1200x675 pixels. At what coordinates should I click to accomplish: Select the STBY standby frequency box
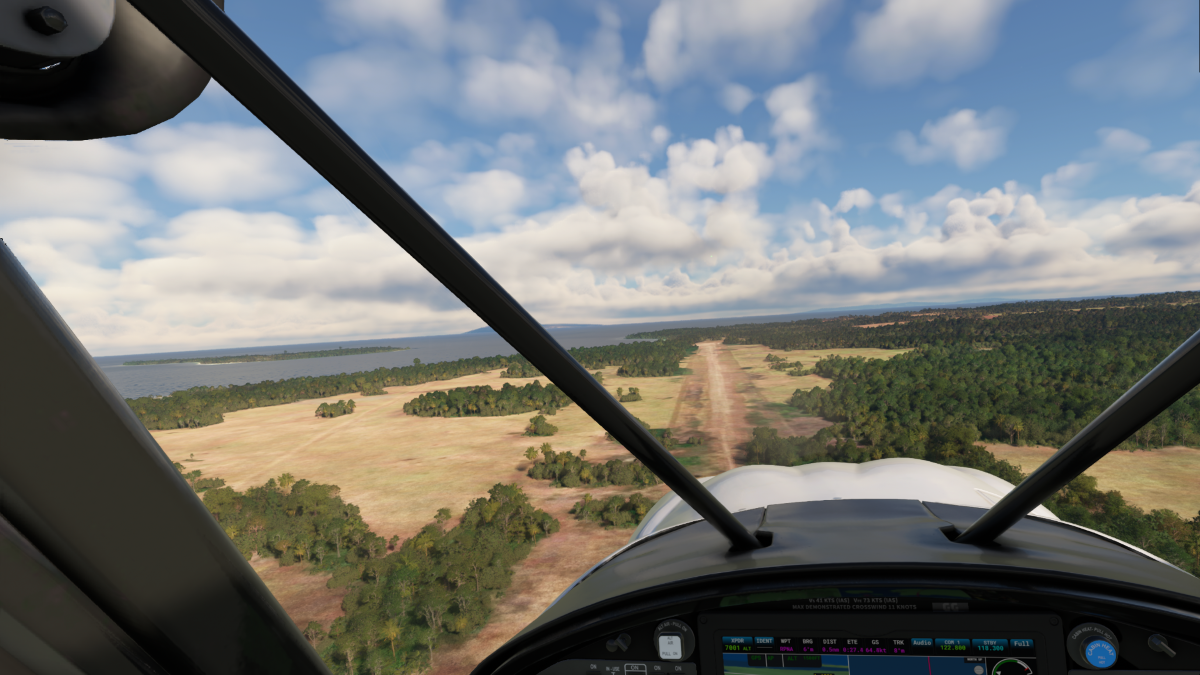coord(989,643)
